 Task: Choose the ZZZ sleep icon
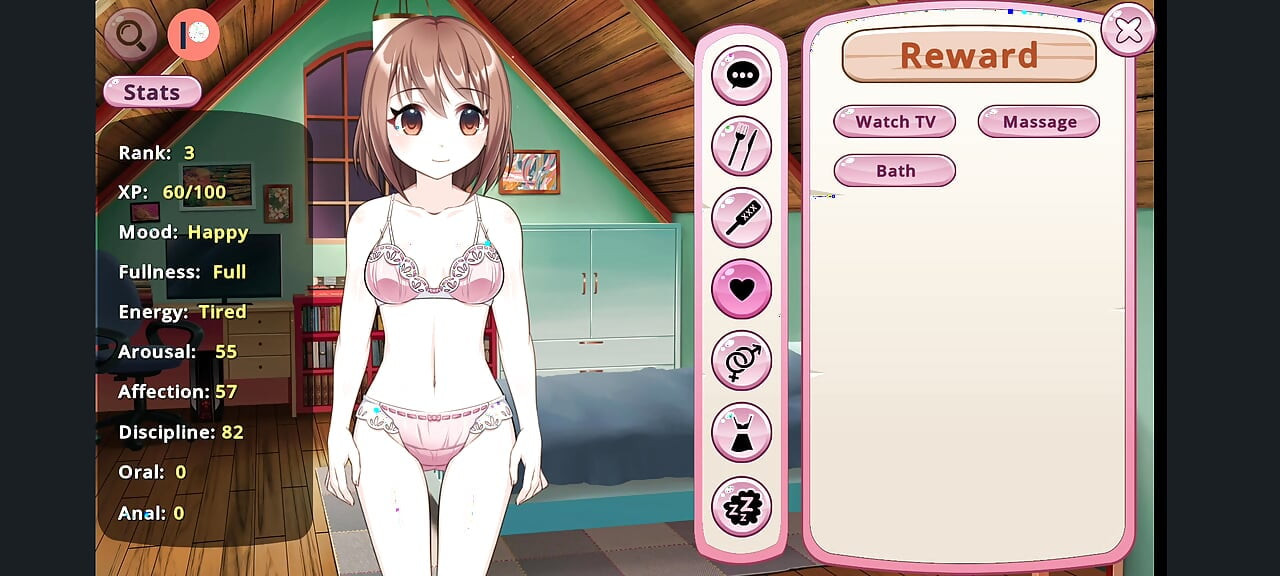coord(741,507)
